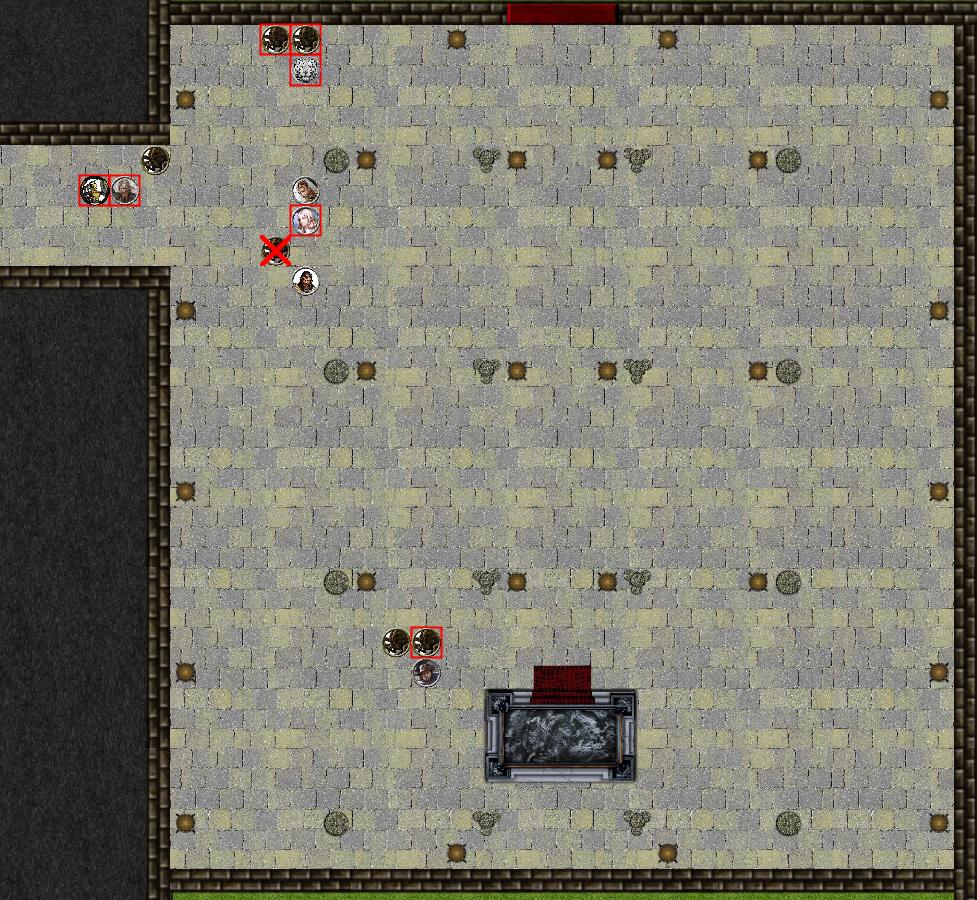Select the dark-bearded man token below the red X
Screen dimensions: 977x900
(x=306, y=281)
